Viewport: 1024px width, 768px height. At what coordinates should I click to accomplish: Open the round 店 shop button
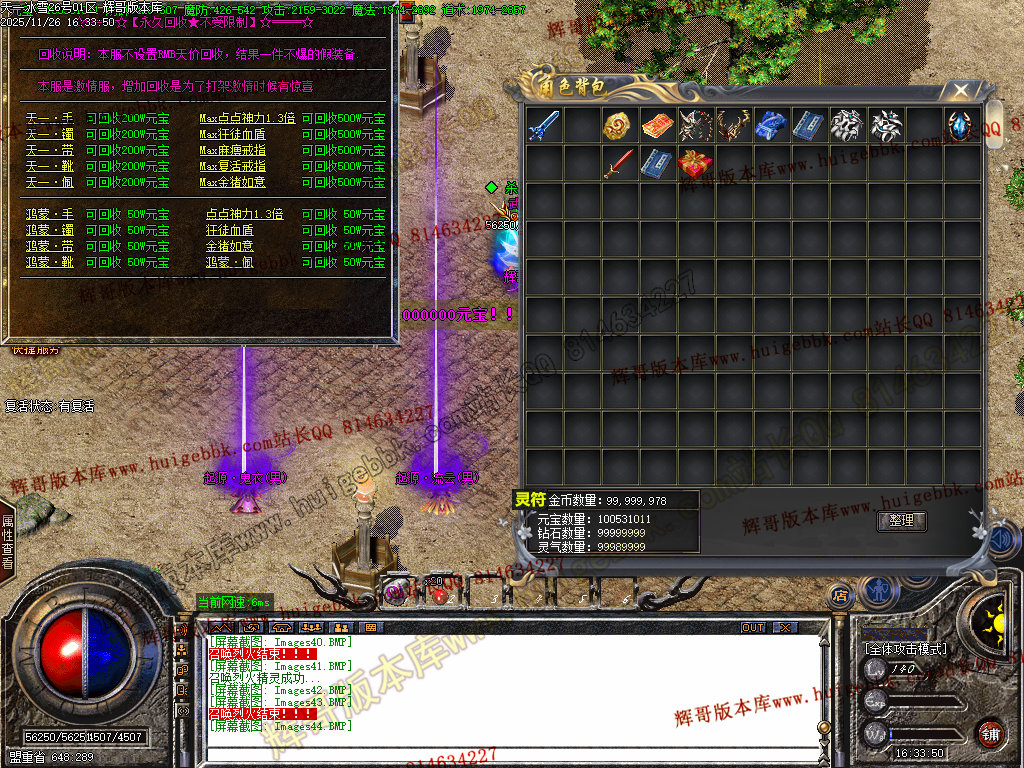[840, 596]
